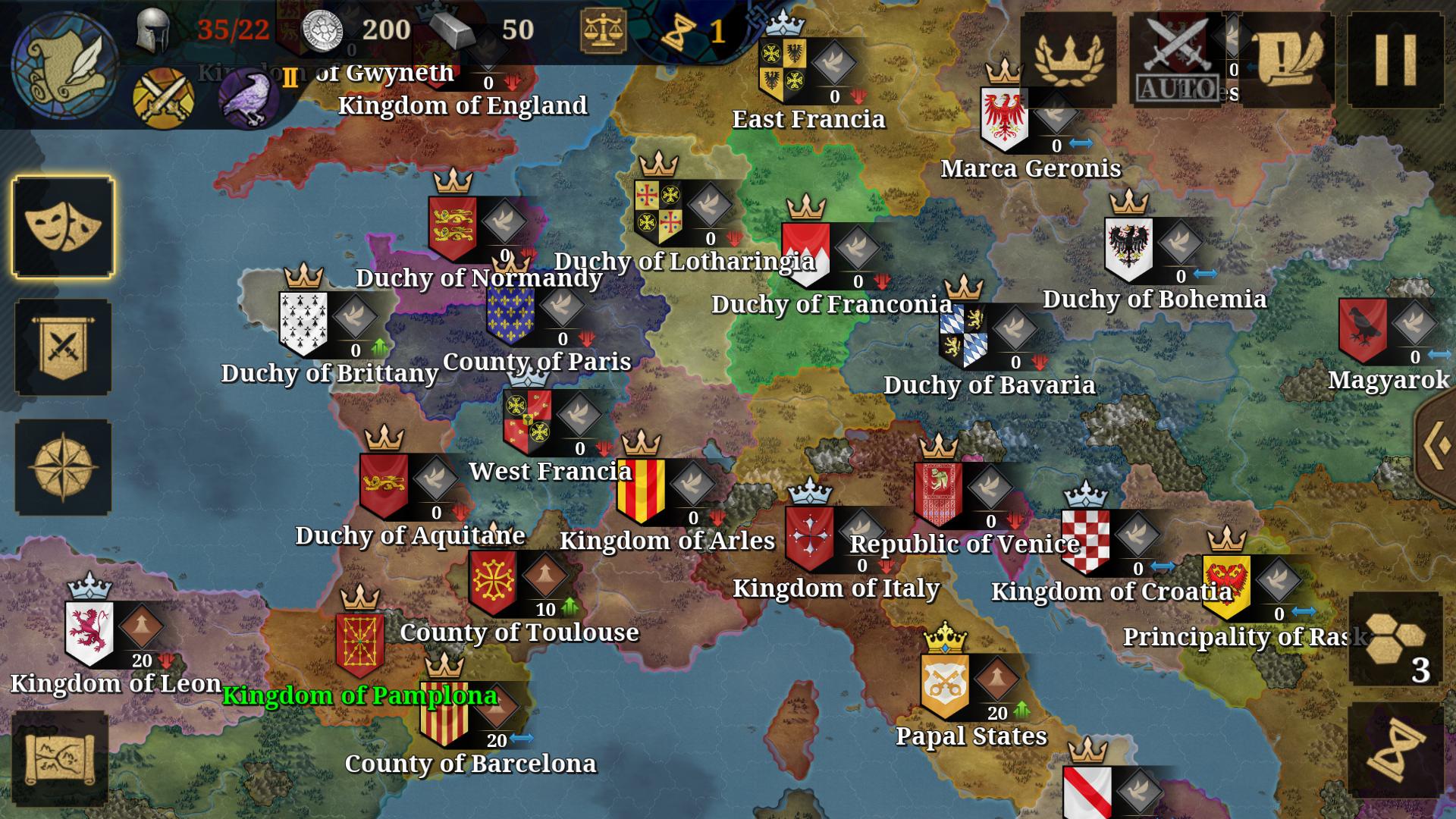
Task: Select the theater masks diplomacy icon
Action: tap(61, 227)
